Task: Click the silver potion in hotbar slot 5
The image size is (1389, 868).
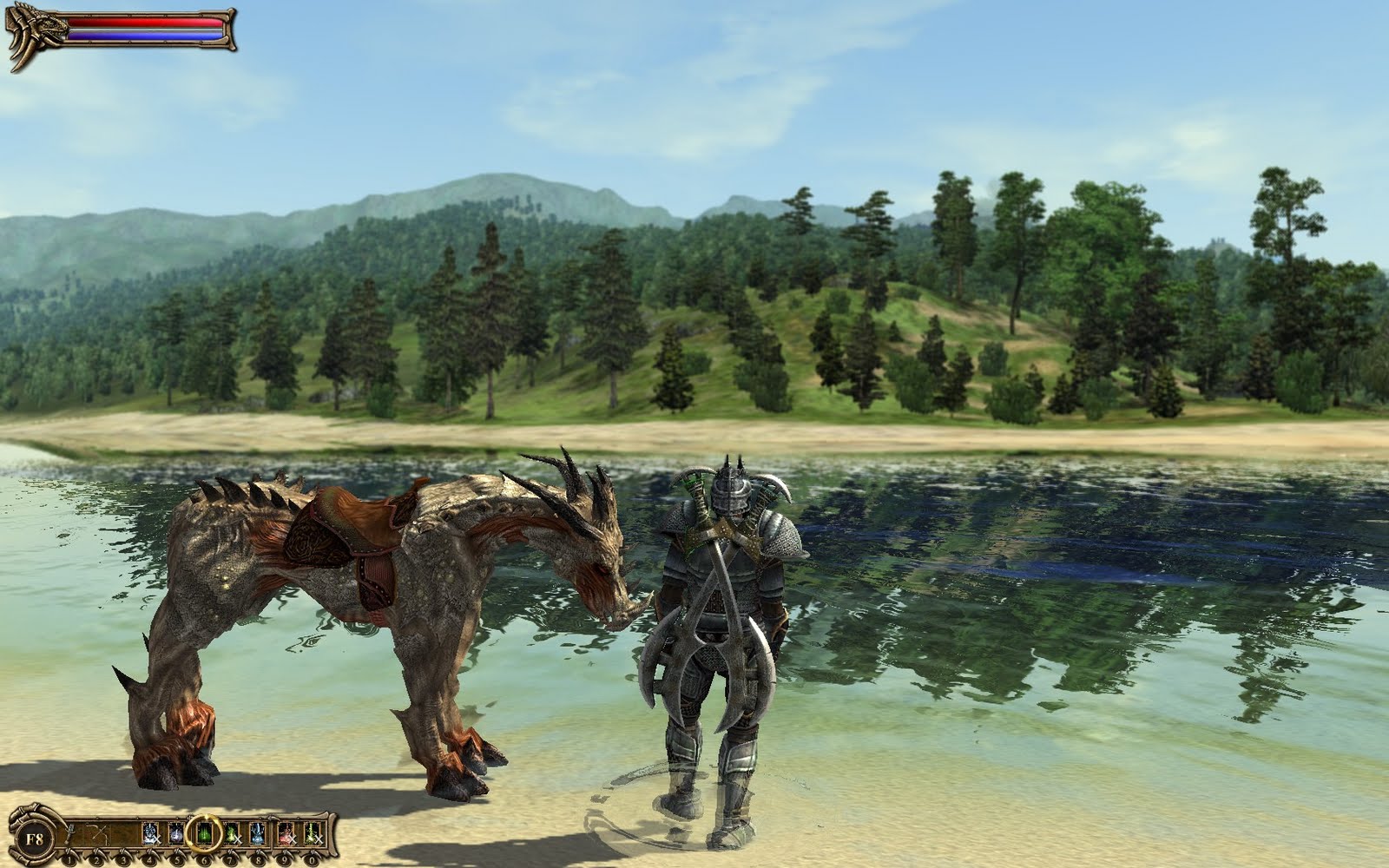Action: point(177,833)
